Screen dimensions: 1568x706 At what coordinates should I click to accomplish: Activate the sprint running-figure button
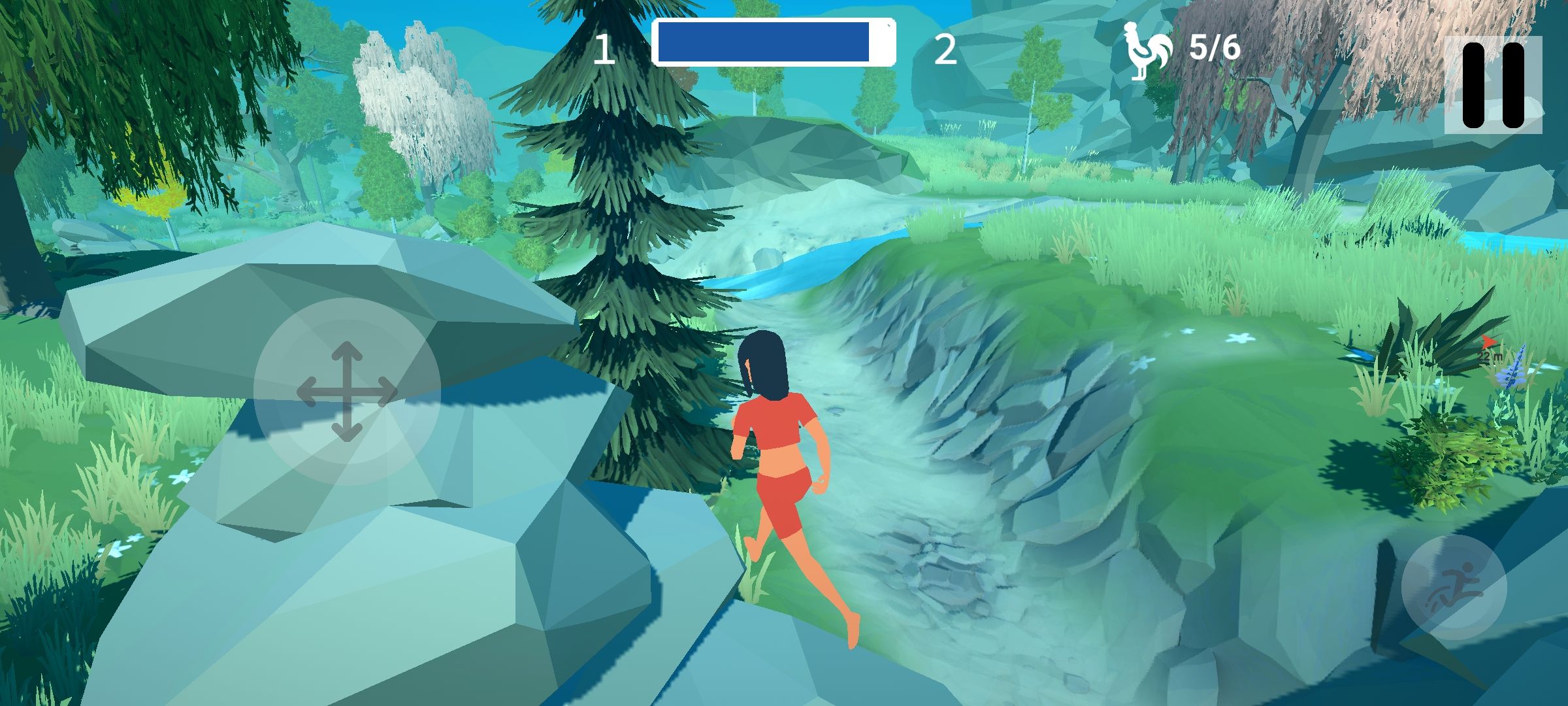pos(1453,588)
